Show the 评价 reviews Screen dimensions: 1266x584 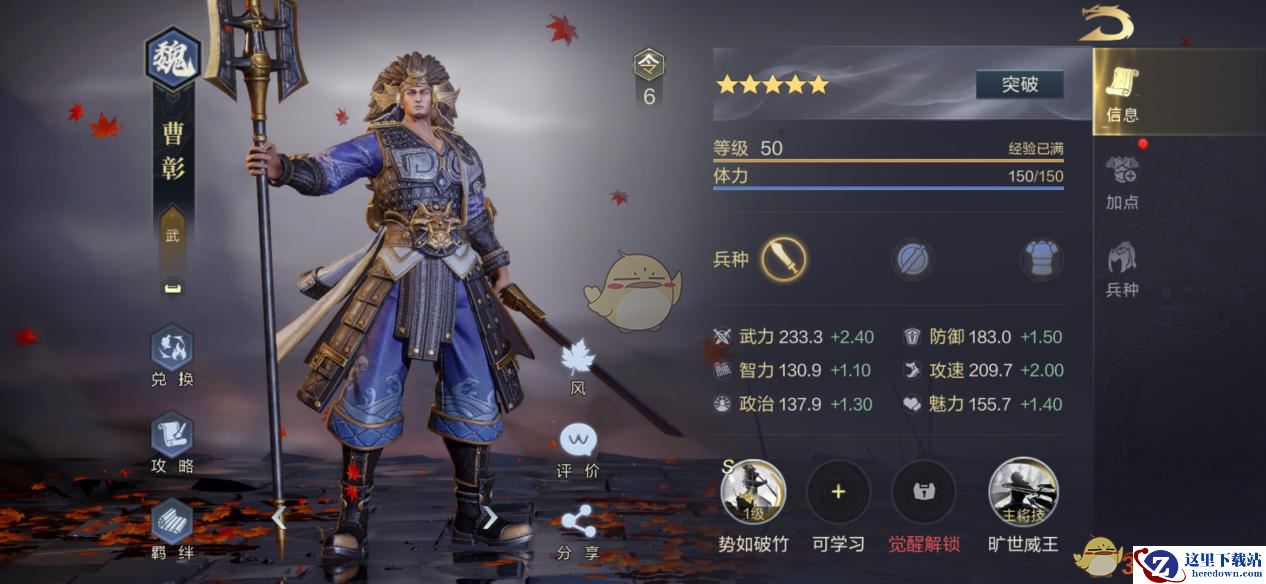[x=578, y=450]
